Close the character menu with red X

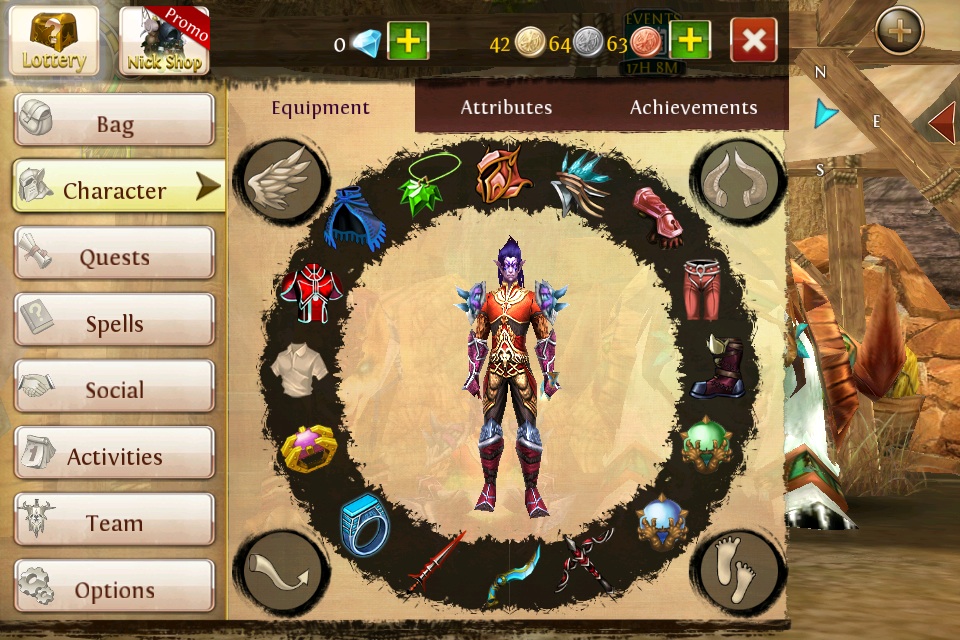click(x=754, y=41)
